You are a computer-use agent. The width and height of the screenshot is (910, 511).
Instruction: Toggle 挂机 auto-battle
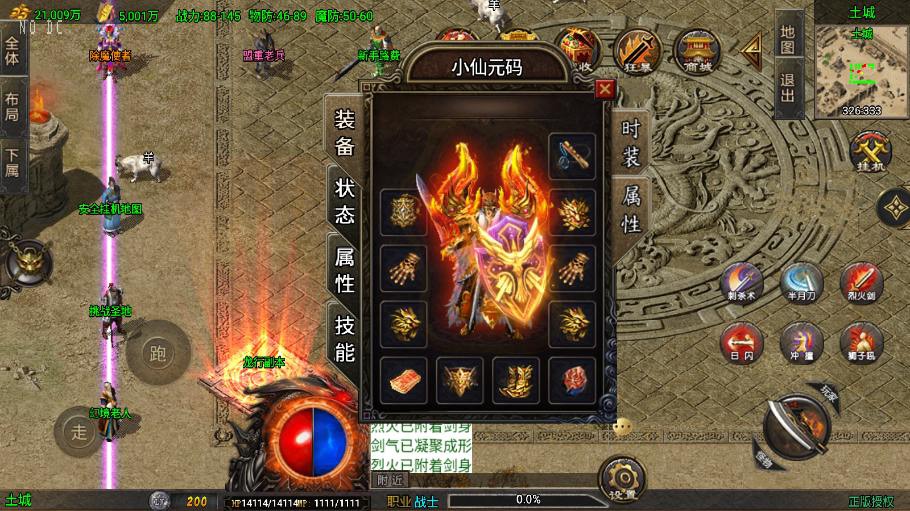coord(870,152)
